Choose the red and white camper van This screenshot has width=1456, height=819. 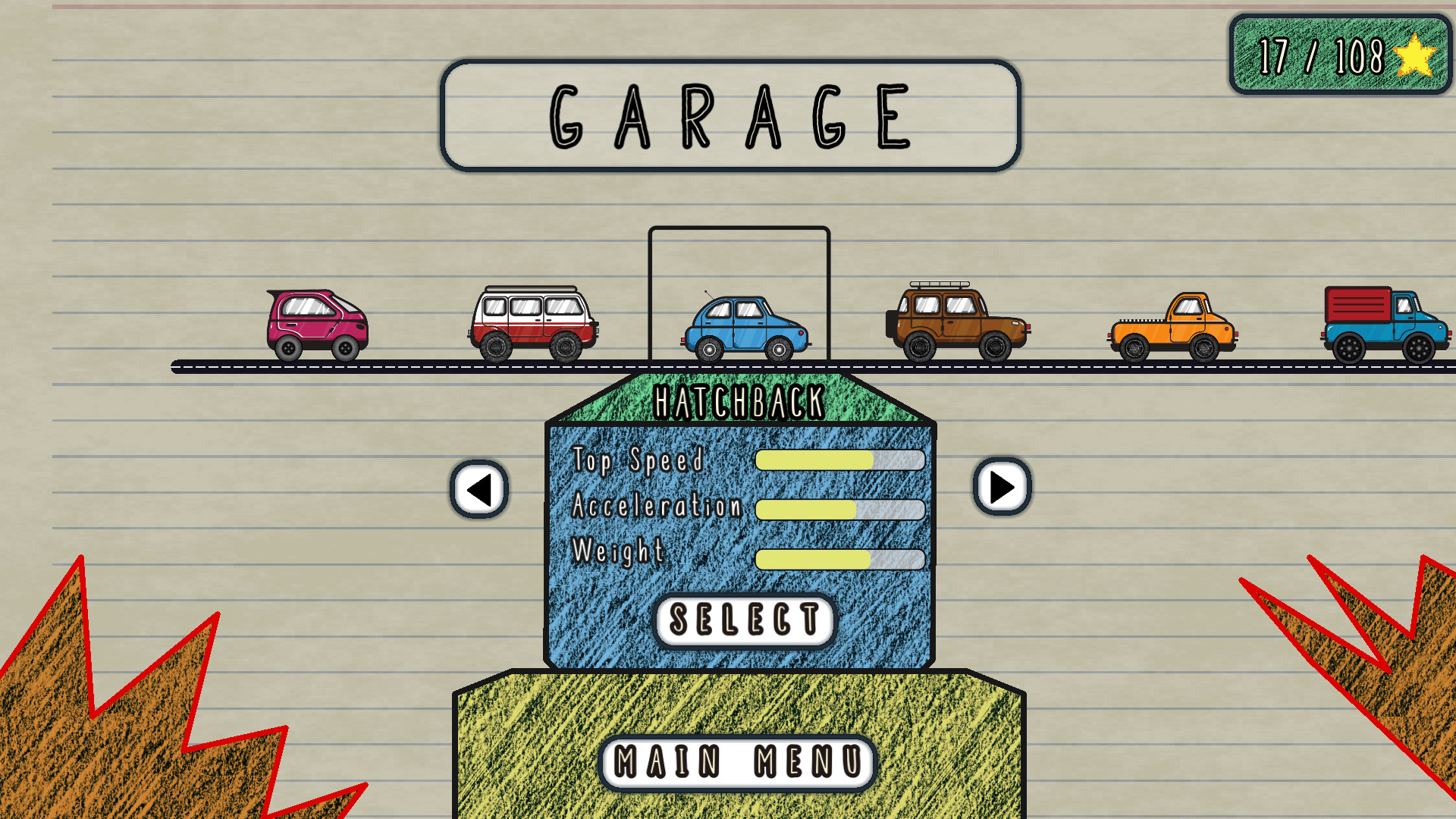[x=531, y=318]
